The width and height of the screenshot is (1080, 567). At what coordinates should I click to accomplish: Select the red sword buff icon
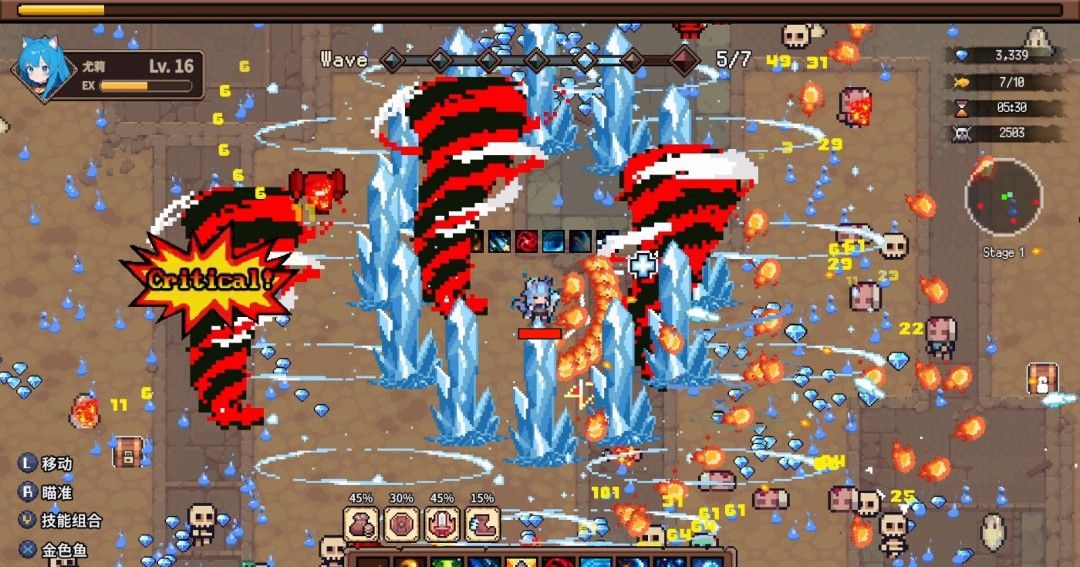coord(441,524)
